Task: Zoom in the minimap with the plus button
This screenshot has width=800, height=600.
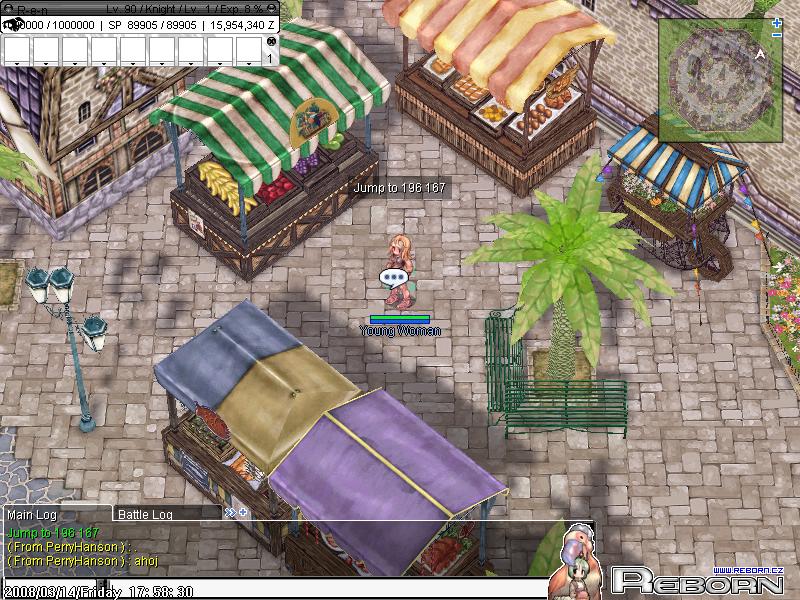Action: click(777, 22)
